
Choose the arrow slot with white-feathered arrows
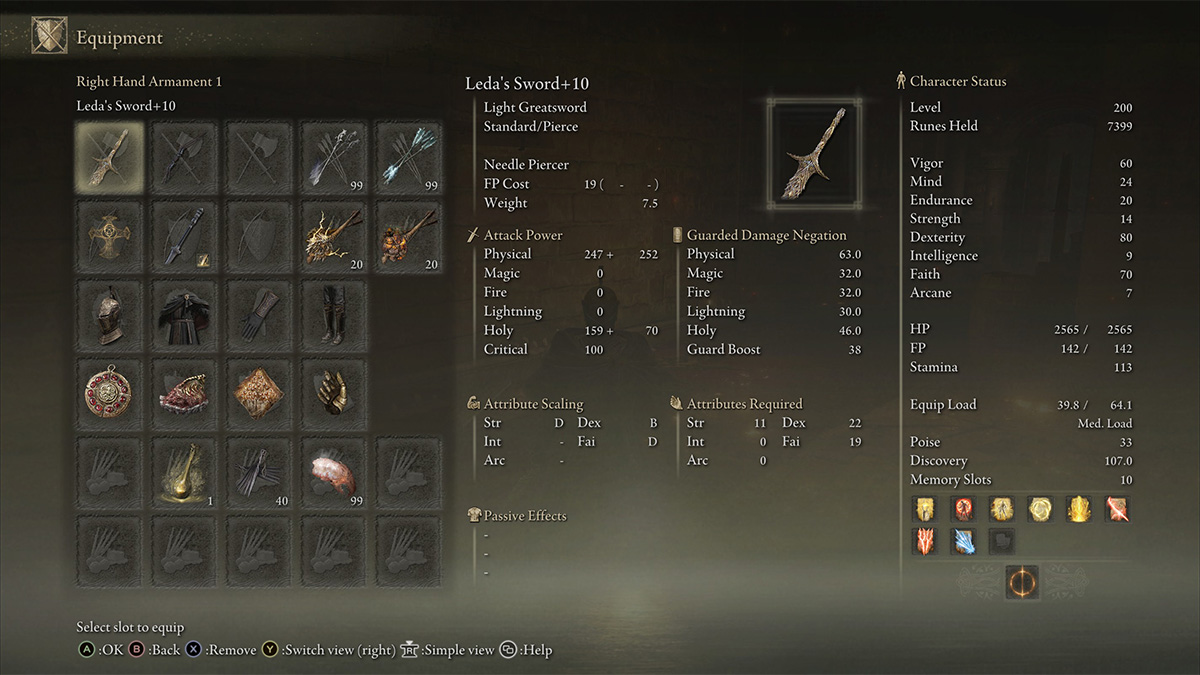[334, 157]
